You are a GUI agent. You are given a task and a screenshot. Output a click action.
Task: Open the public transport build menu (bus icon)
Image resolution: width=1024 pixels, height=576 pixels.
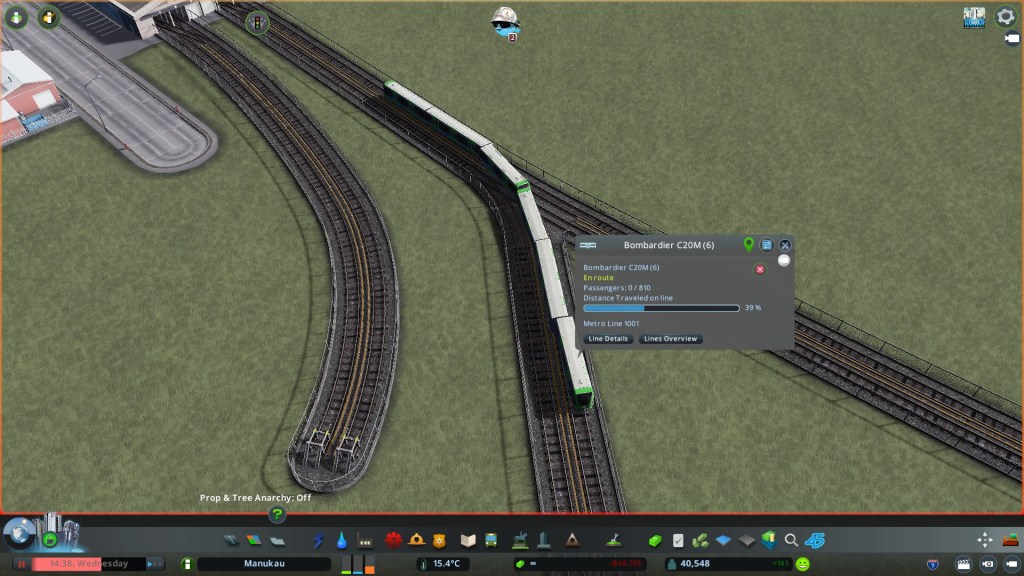point(491,540)
